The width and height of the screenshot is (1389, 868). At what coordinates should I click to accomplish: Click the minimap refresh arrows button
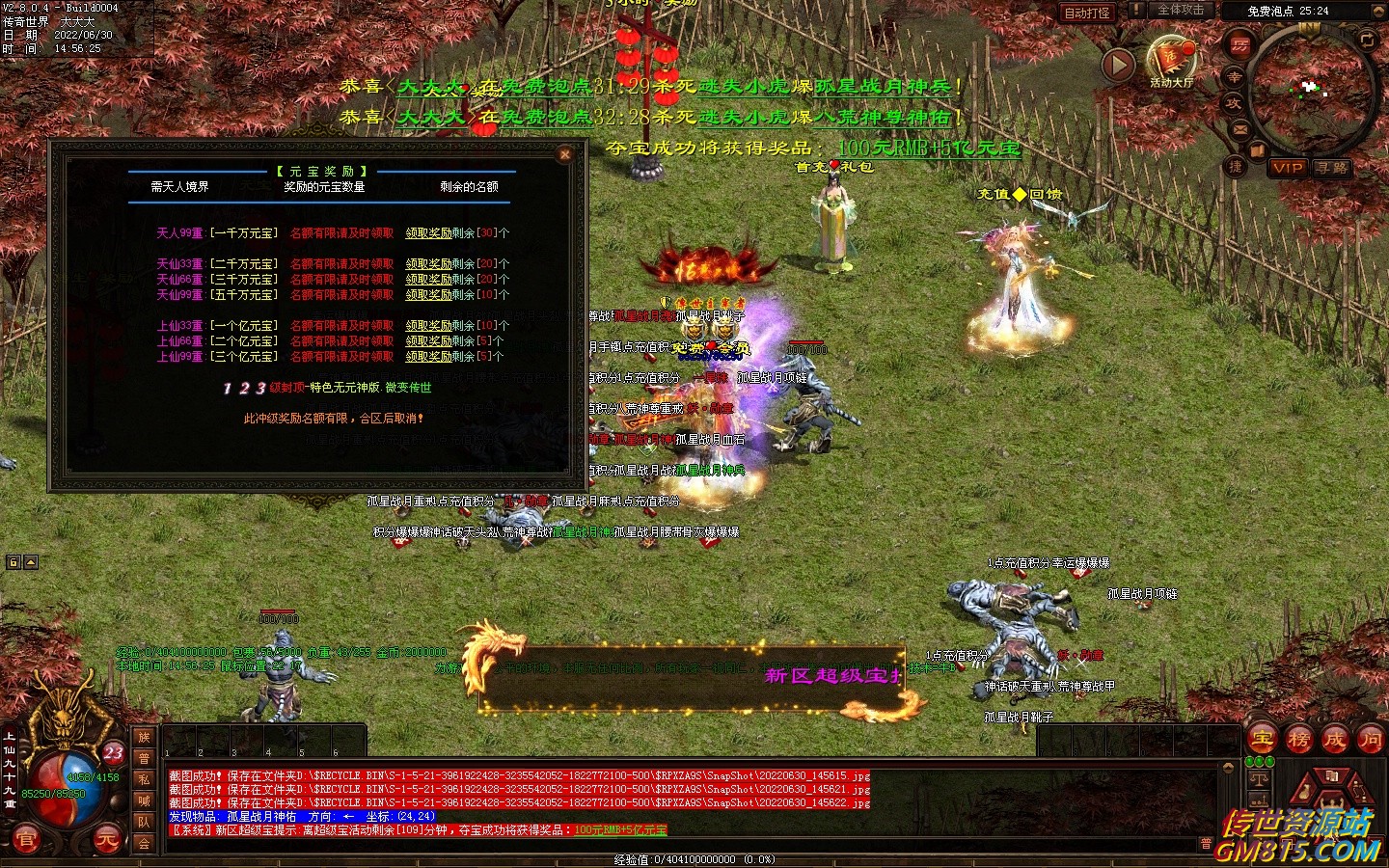point(1367,39)
